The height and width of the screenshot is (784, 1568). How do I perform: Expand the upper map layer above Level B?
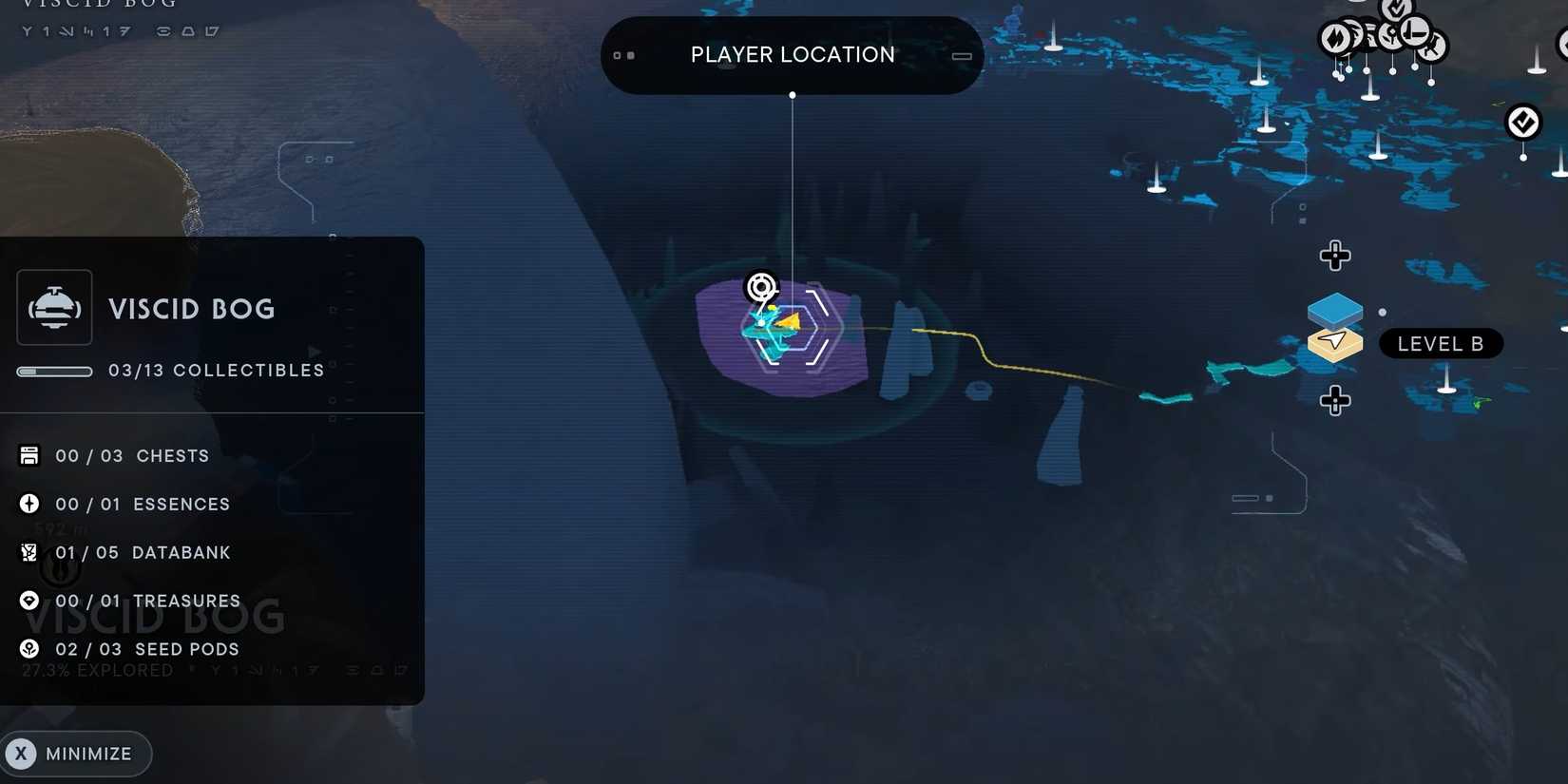click(1335, 309)
